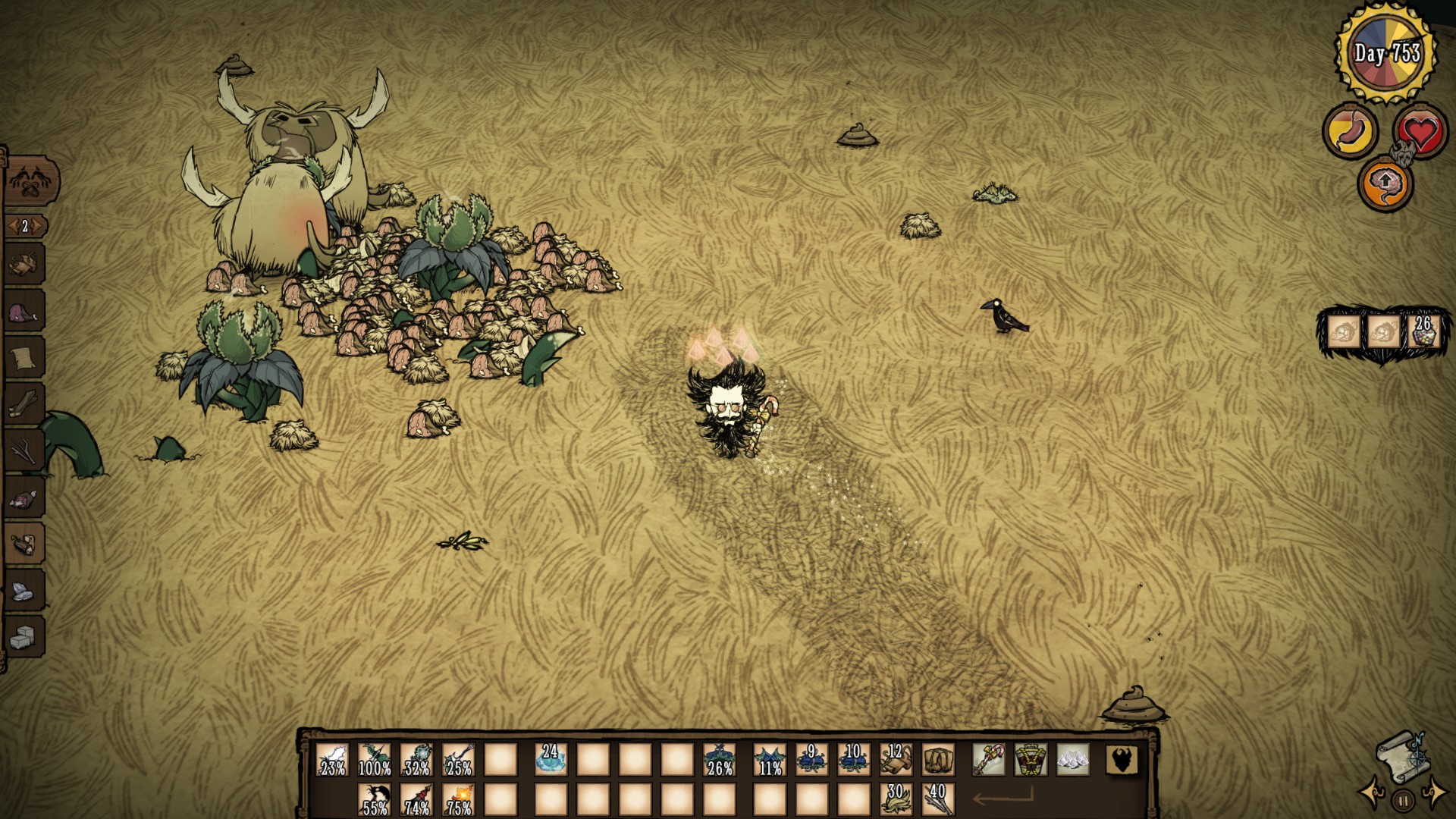Select the candy stack of 26
Screen dimensions: 1456x819
tap(1422, 331)
